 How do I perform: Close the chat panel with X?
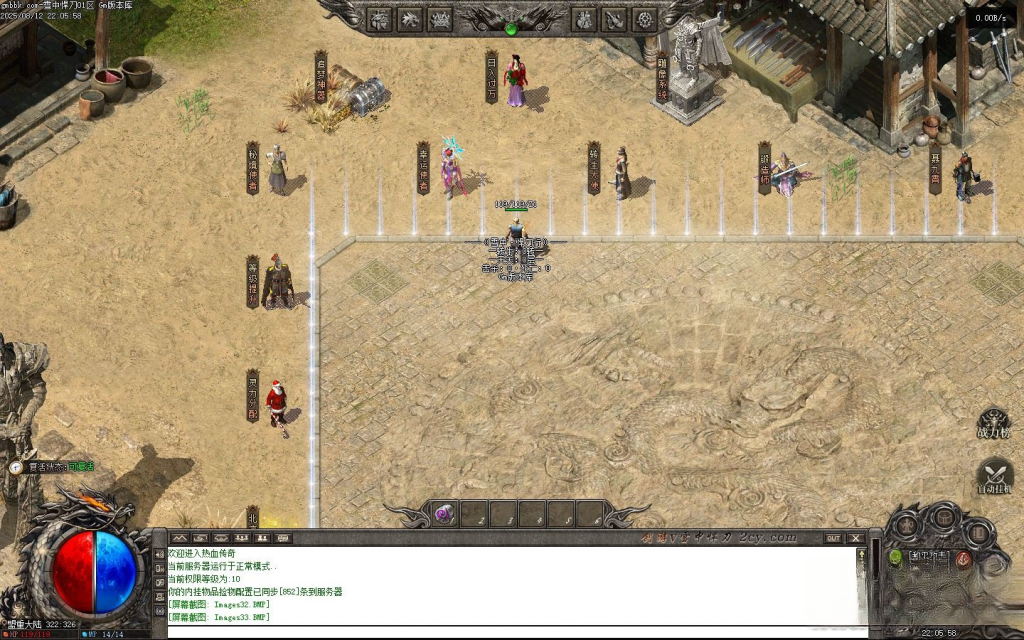855,538
